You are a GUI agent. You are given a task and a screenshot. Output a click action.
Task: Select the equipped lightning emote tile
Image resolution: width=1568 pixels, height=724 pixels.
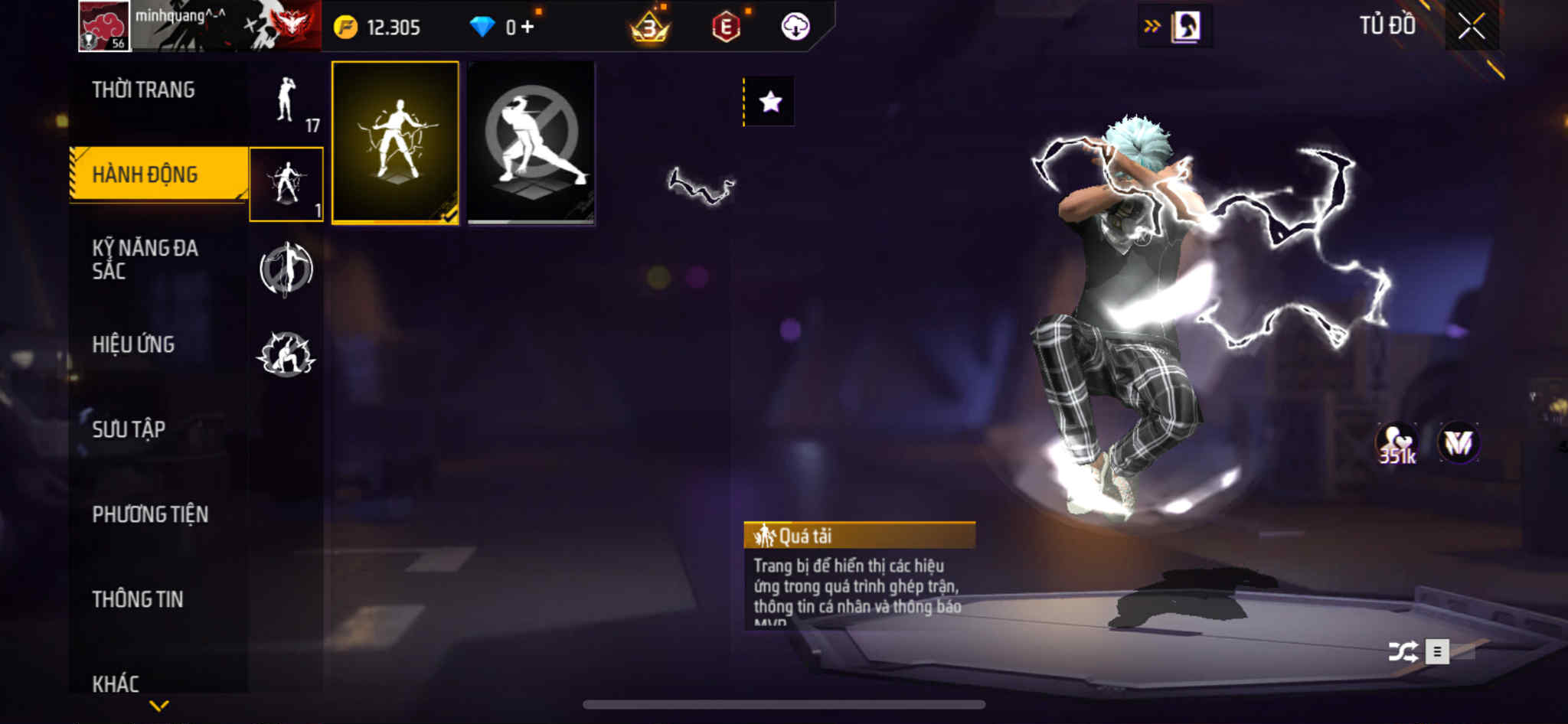395,143
